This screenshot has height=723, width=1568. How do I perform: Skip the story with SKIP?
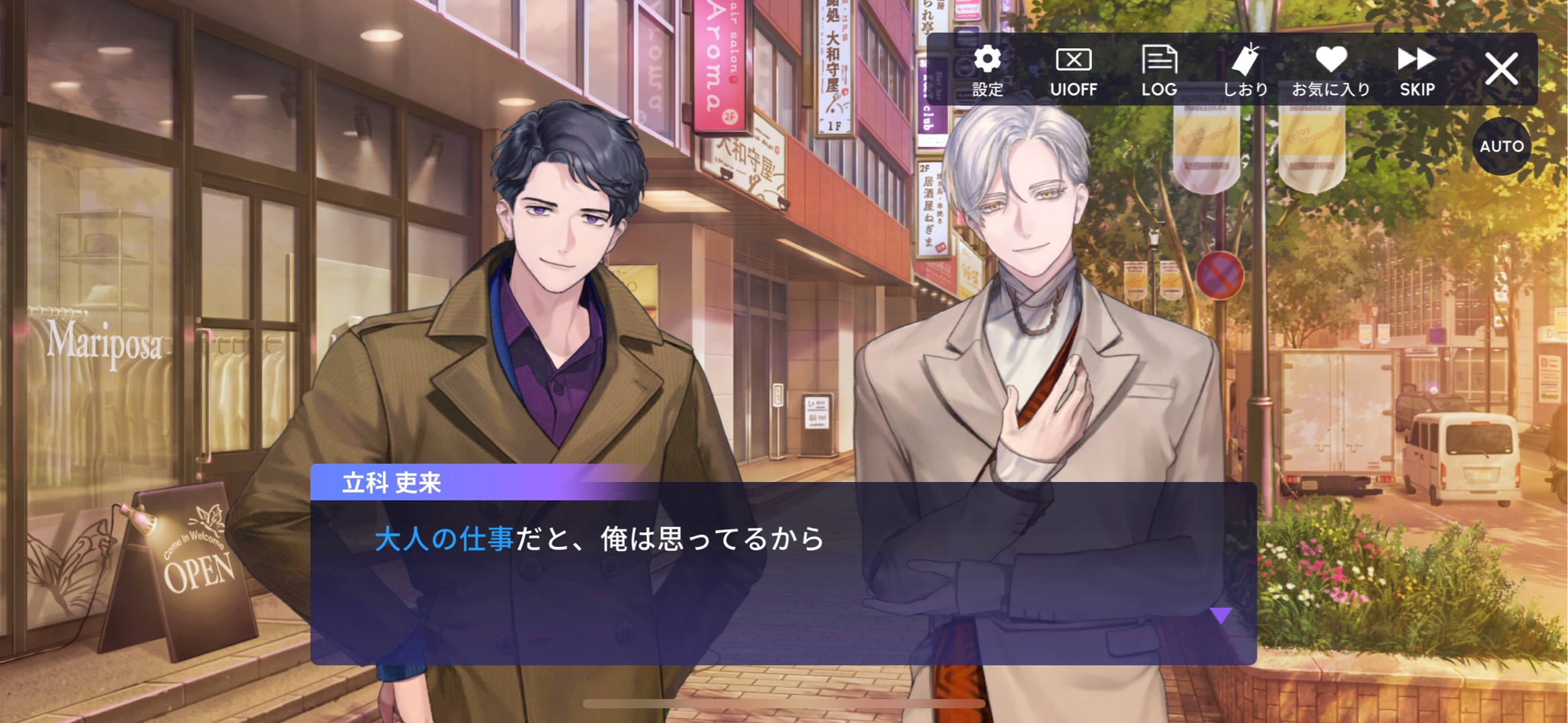pyautogui.click(x=1417, y=70)
